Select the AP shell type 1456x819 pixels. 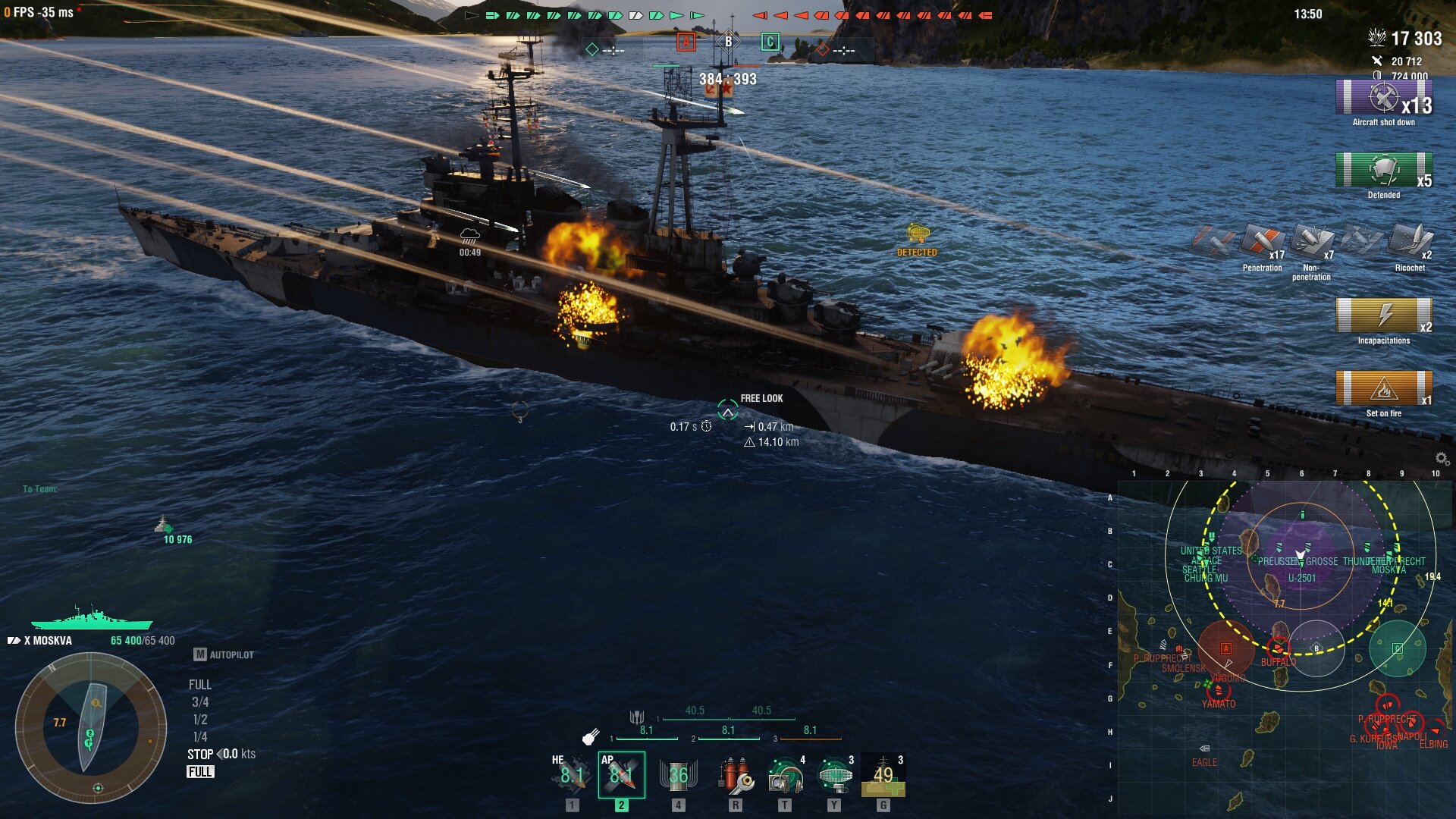click(621, 775)
